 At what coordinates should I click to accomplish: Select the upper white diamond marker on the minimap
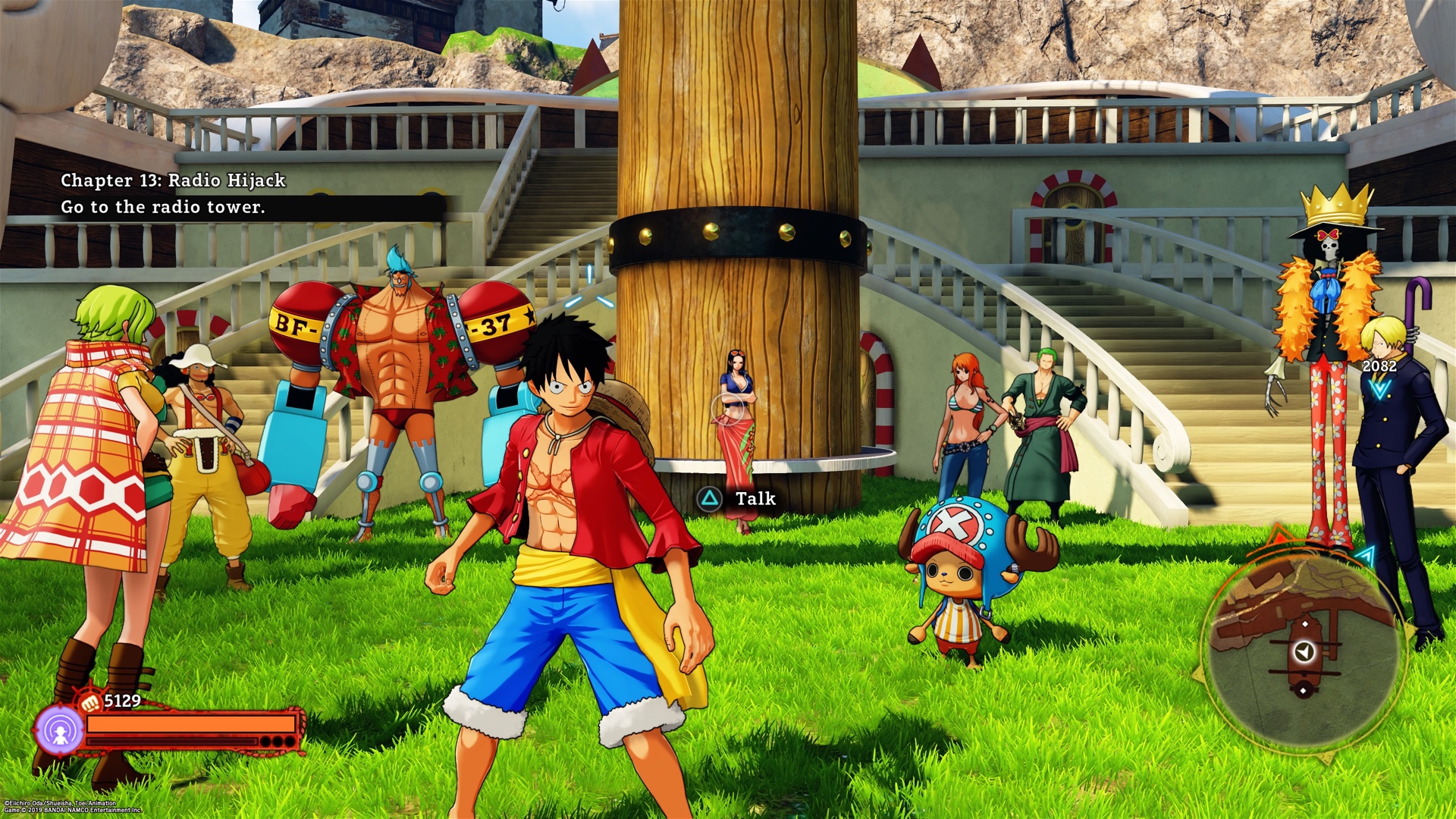point(1305,624)
